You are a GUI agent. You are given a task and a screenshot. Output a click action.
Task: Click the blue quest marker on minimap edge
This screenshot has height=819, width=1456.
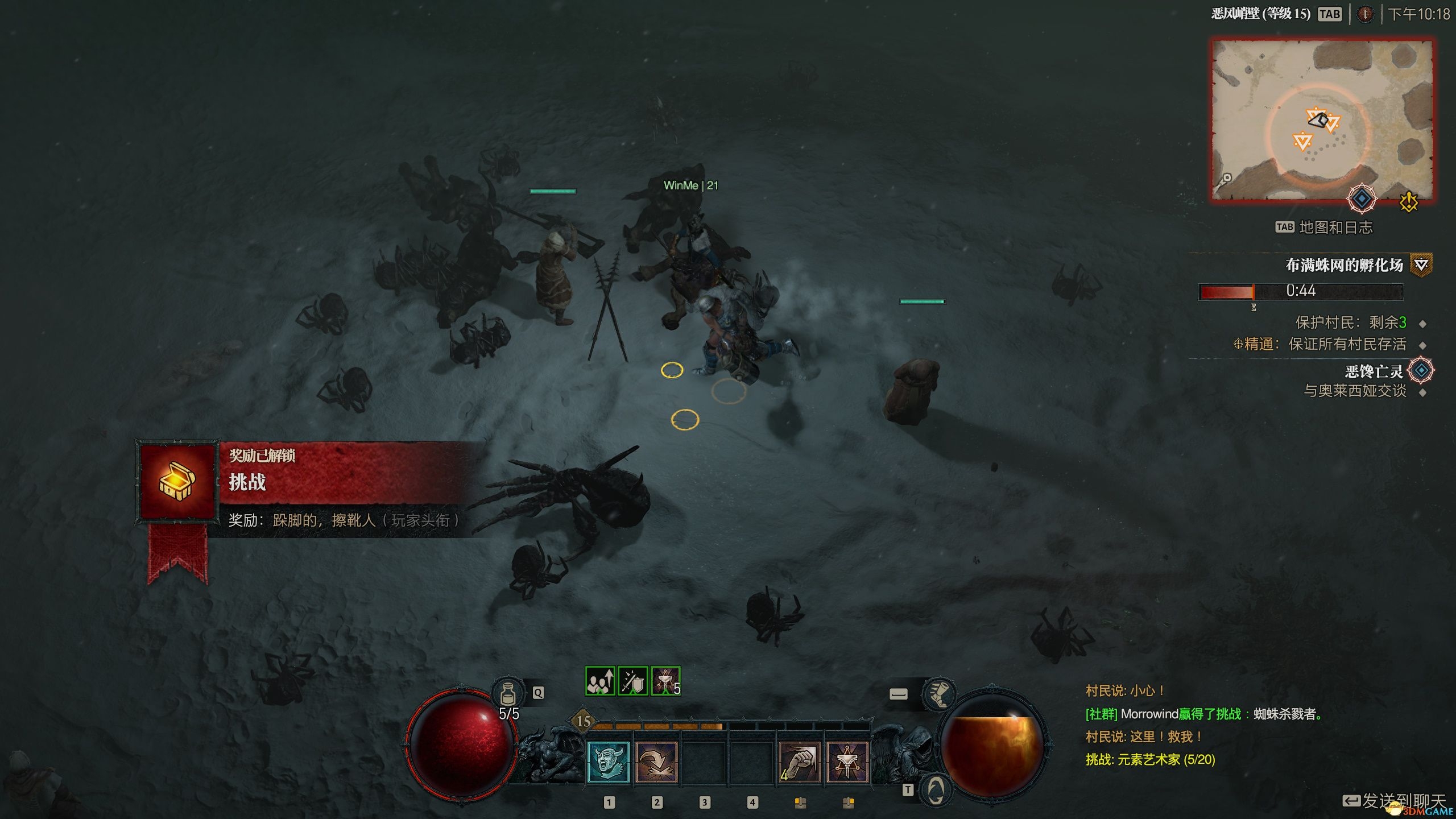(x=1362, y=198)
